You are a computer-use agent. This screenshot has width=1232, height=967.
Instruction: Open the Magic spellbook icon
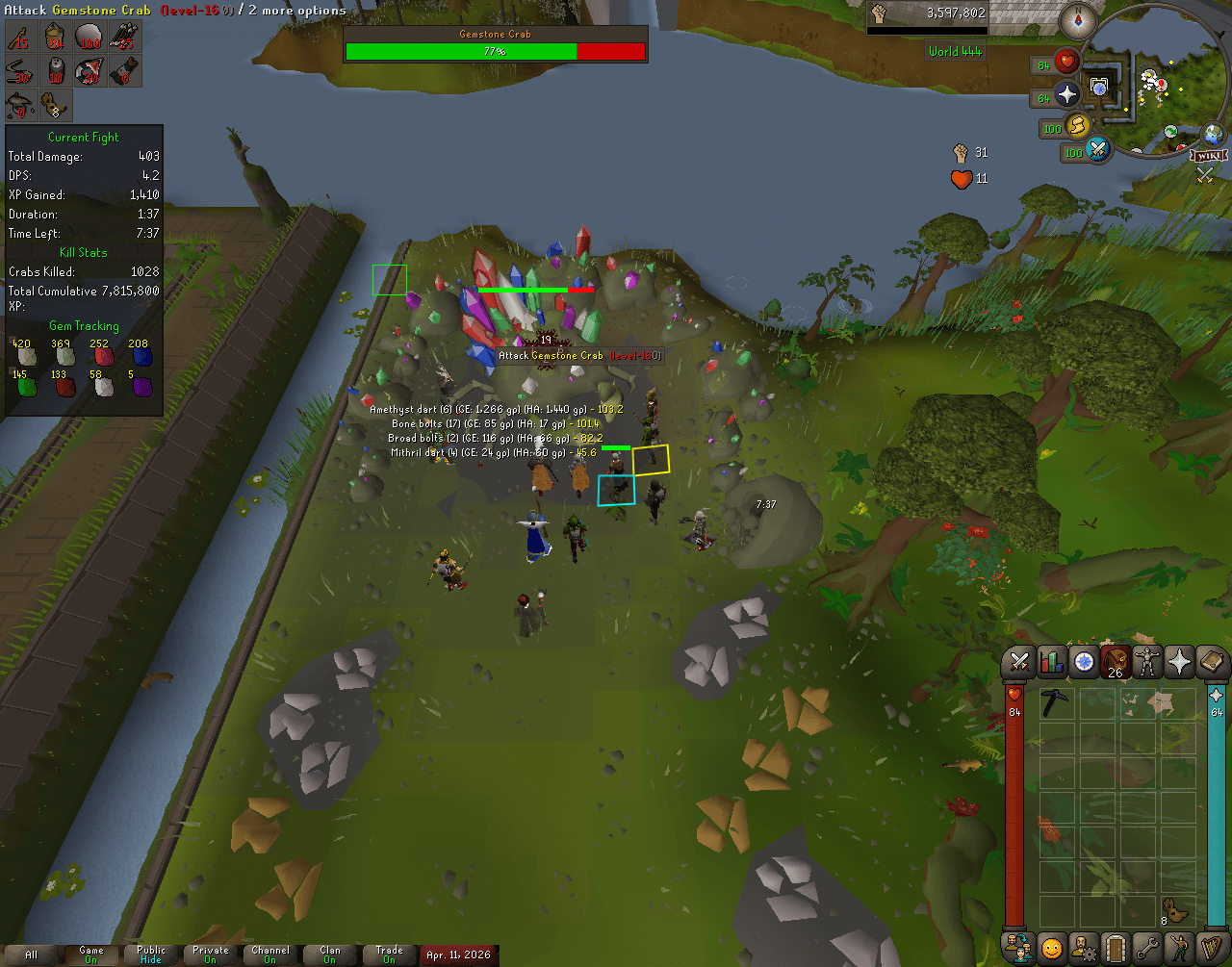(x=1211, y=662)
